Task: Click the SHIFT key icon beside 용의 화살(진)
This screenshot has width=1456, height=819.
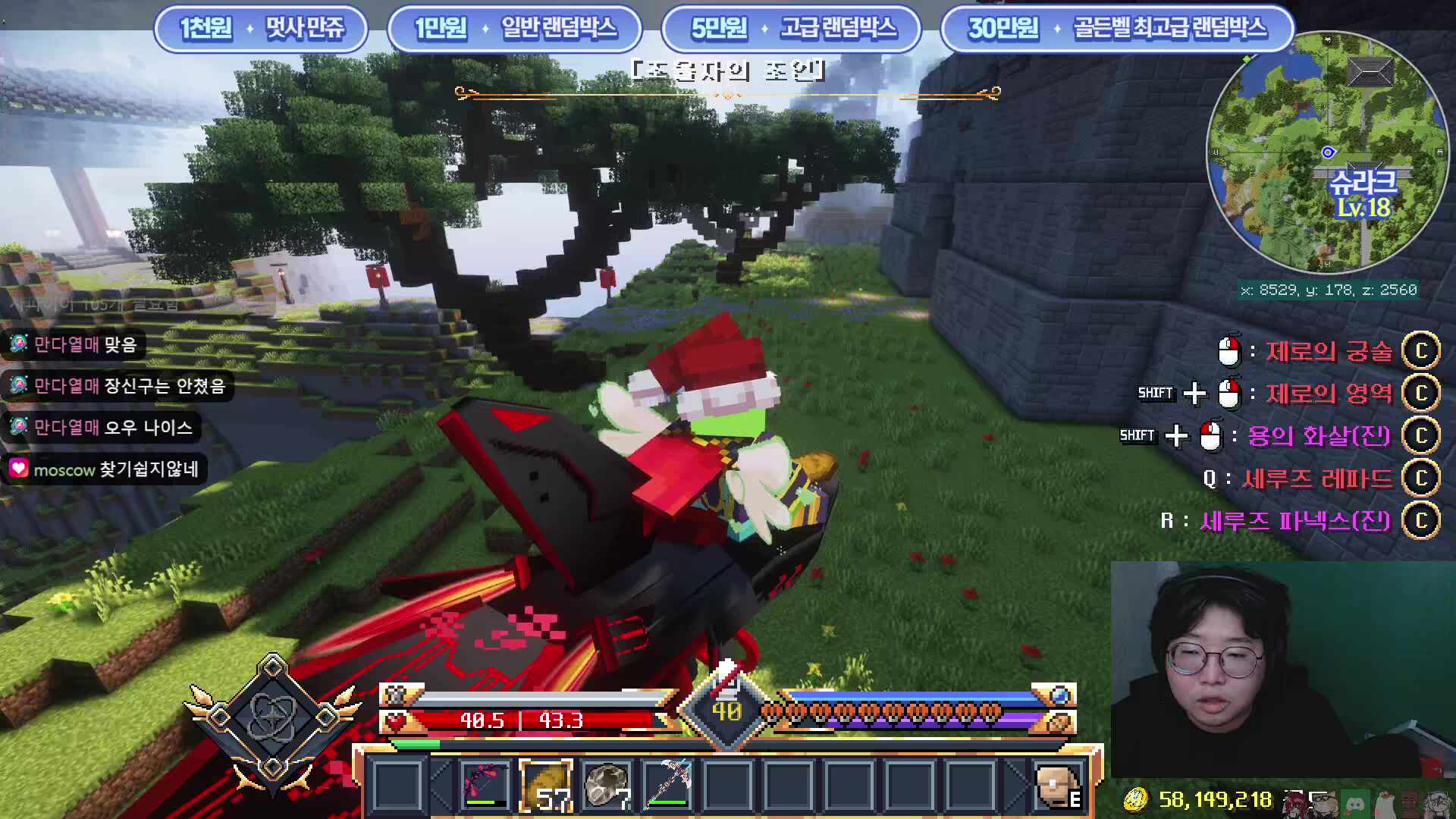Action: pyautogui.click(x=1138, y=436)
